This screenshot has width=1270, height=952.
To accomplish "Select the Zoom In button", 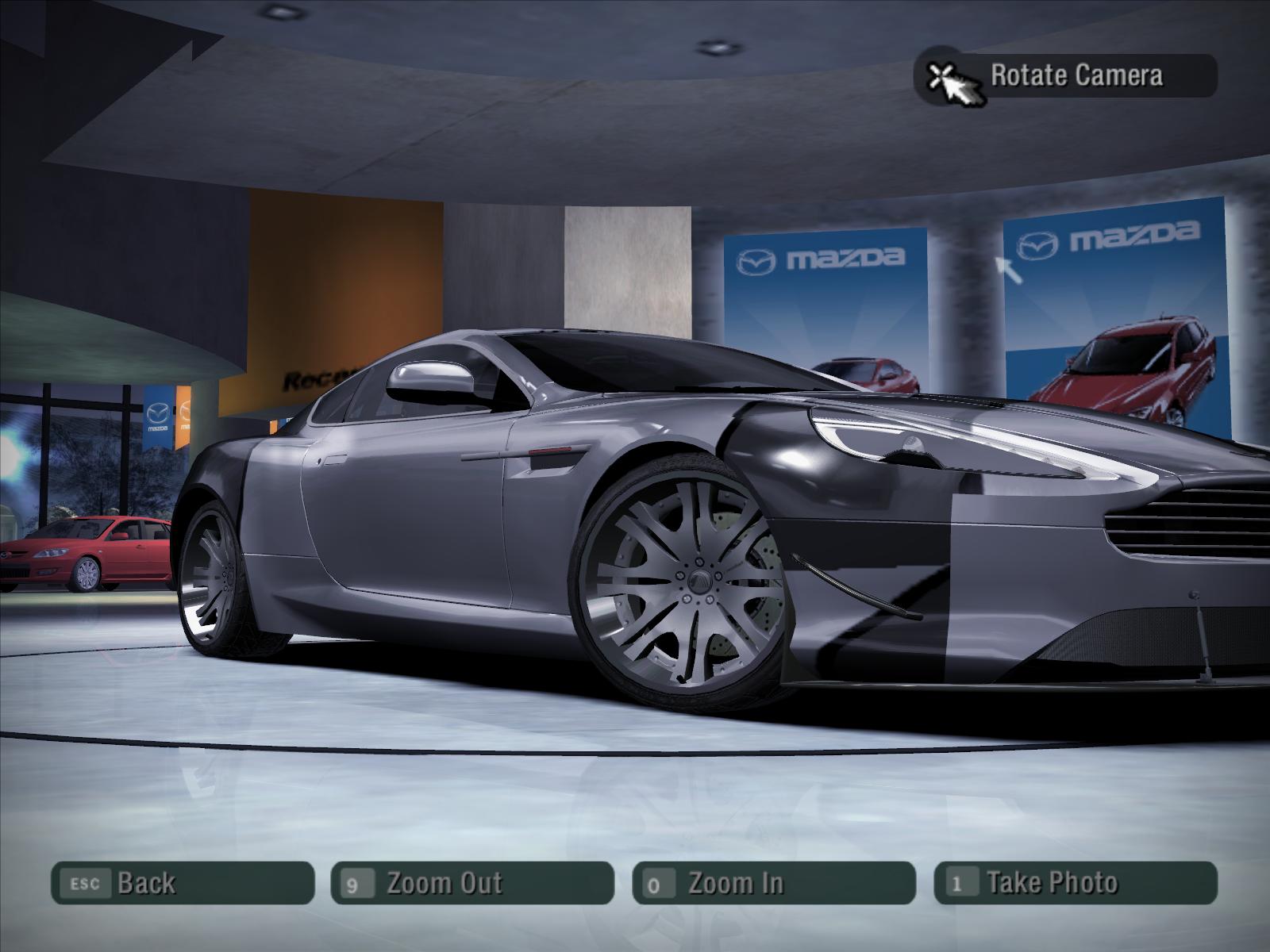I will coord(773,883).
